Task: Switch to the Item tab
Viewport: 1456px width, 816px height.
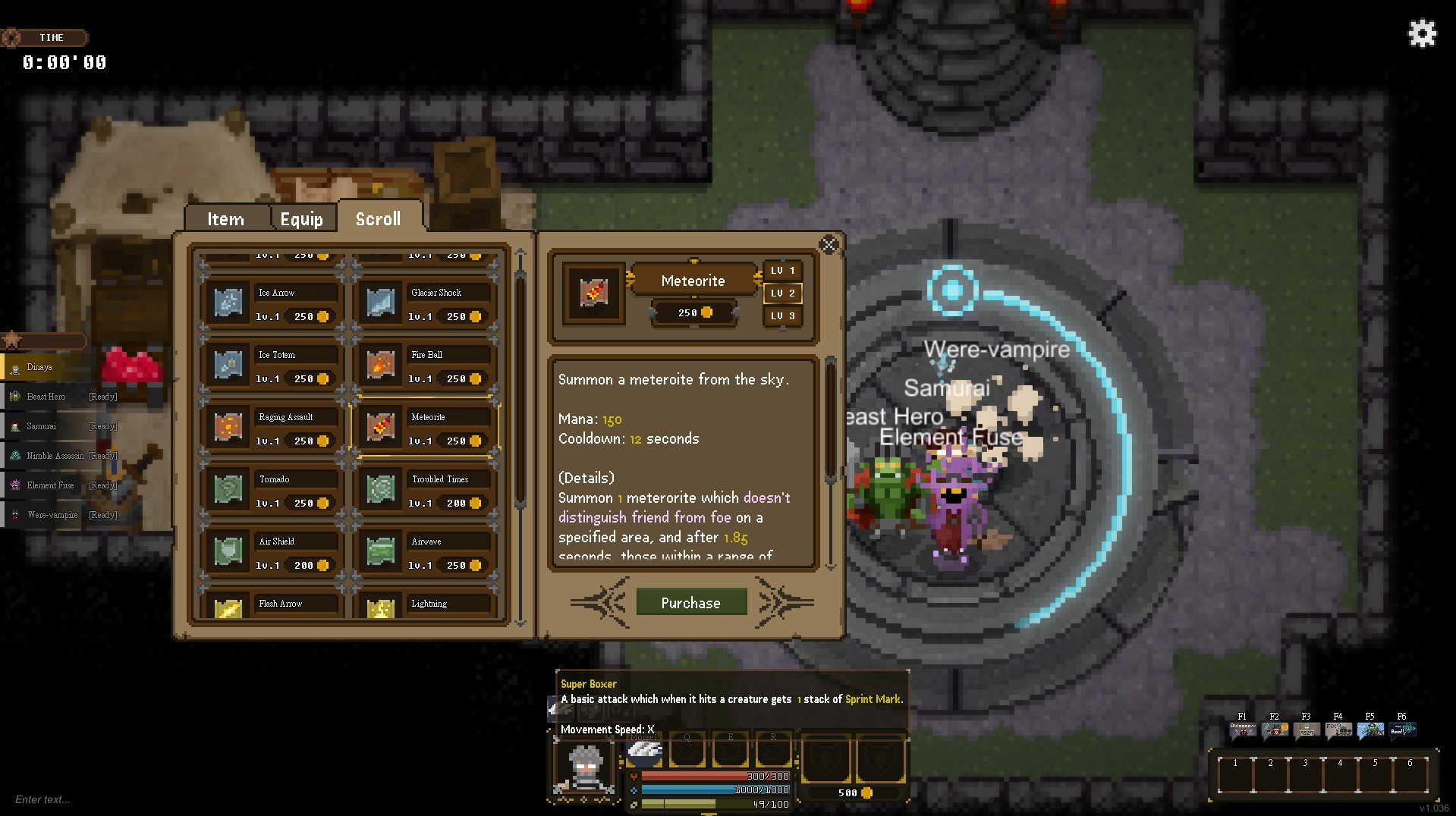Action: (x=226, y=219)
